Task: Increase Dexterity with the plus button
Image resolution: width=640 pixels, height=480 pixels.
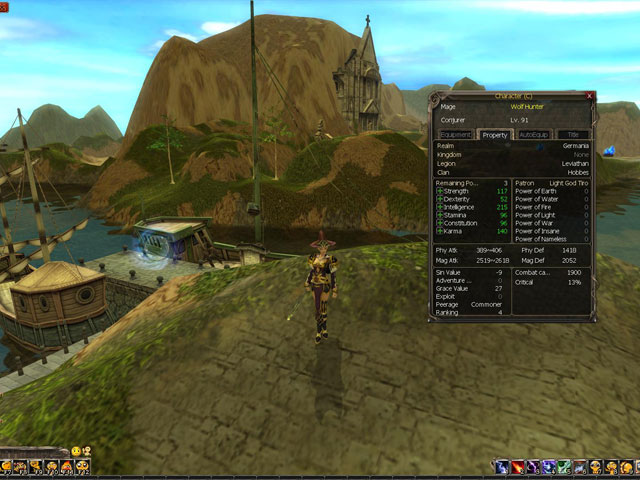Action: tap(439, 199)
